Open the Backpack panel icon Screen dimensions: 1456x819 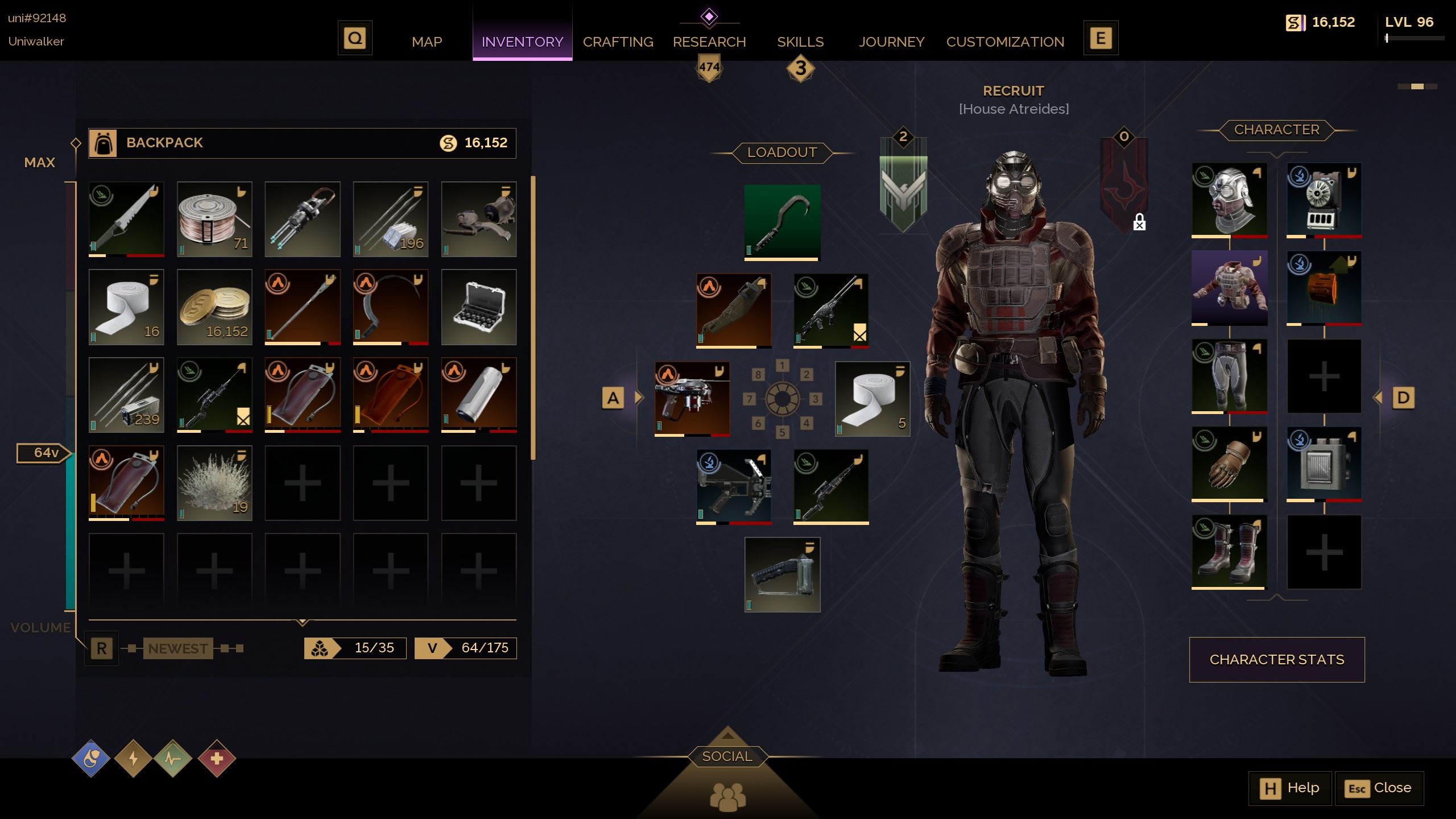[102, 143]
